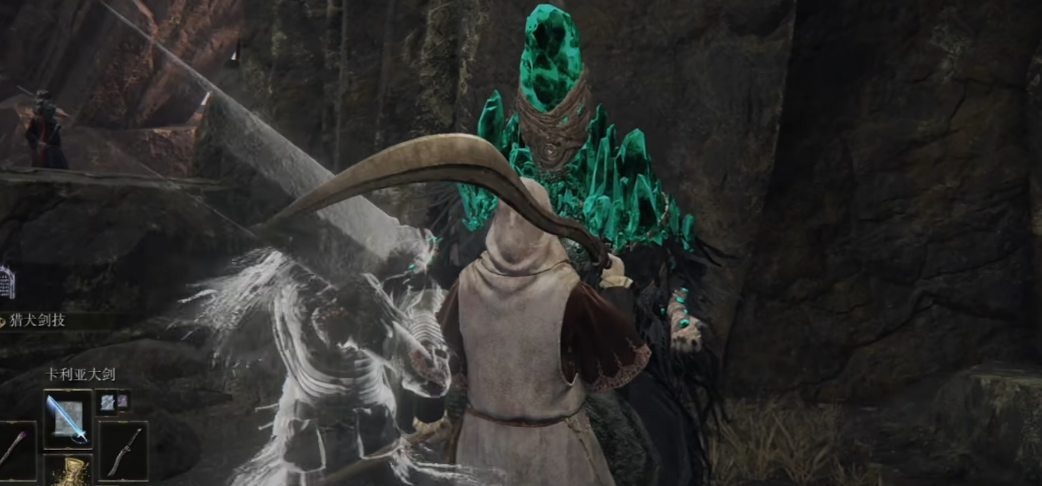The width and height of the screenshot is (1042, 486).
Task: Click the left-hand staff weapon slot
Action: [15, 448]
